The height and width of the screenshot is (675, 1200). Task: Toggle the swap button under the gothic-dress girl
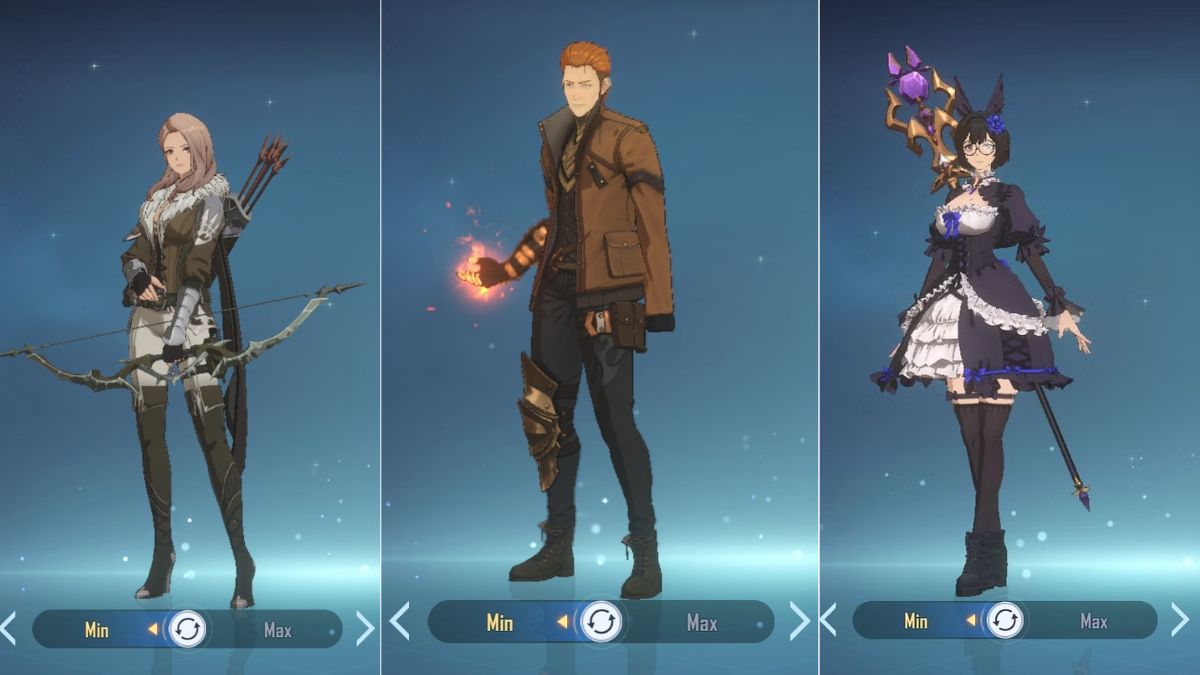coord(1006,621)
